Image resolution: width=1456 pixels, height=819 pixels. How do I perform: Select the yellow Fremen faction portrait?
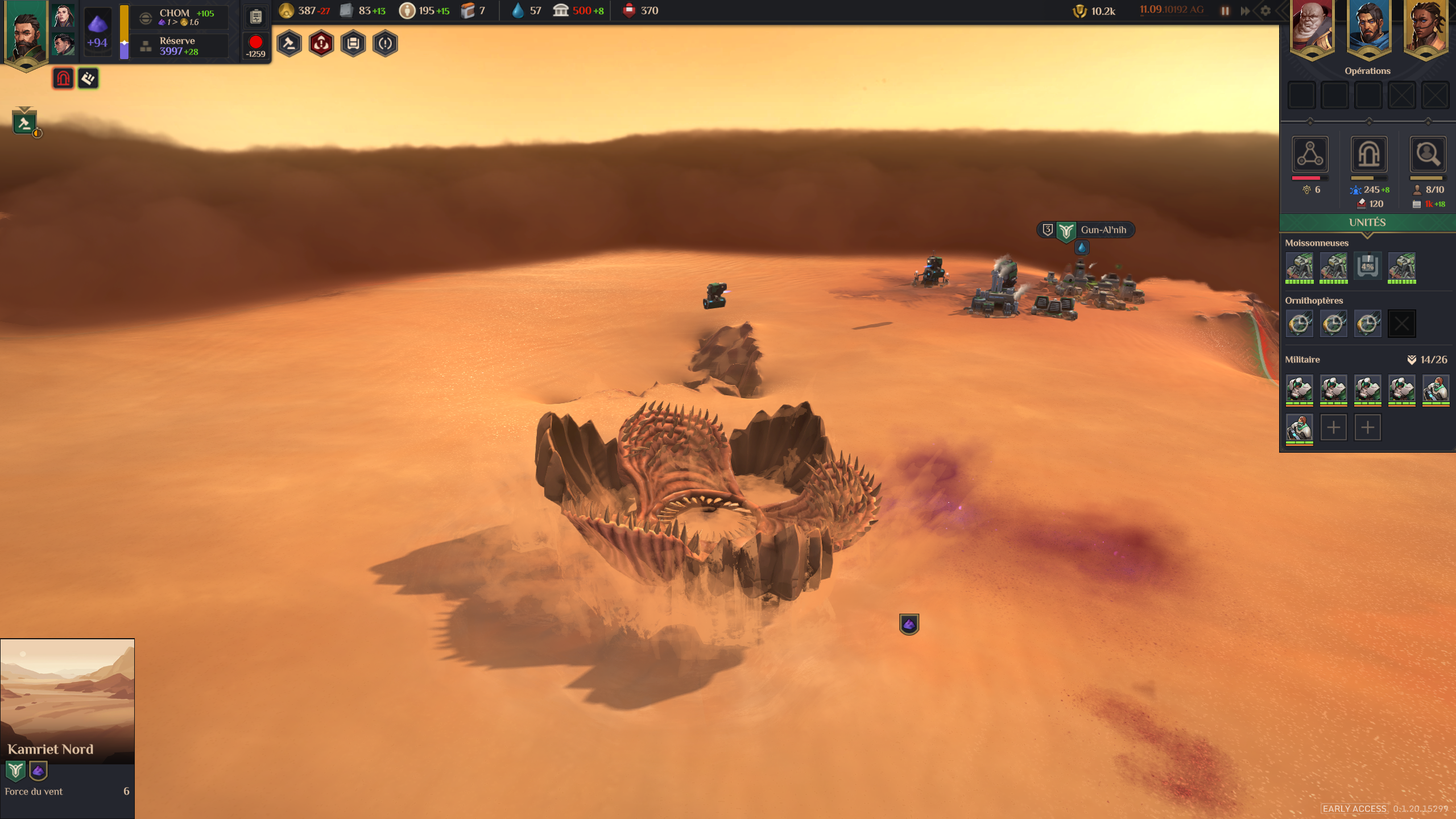(x=1425, y=28)
